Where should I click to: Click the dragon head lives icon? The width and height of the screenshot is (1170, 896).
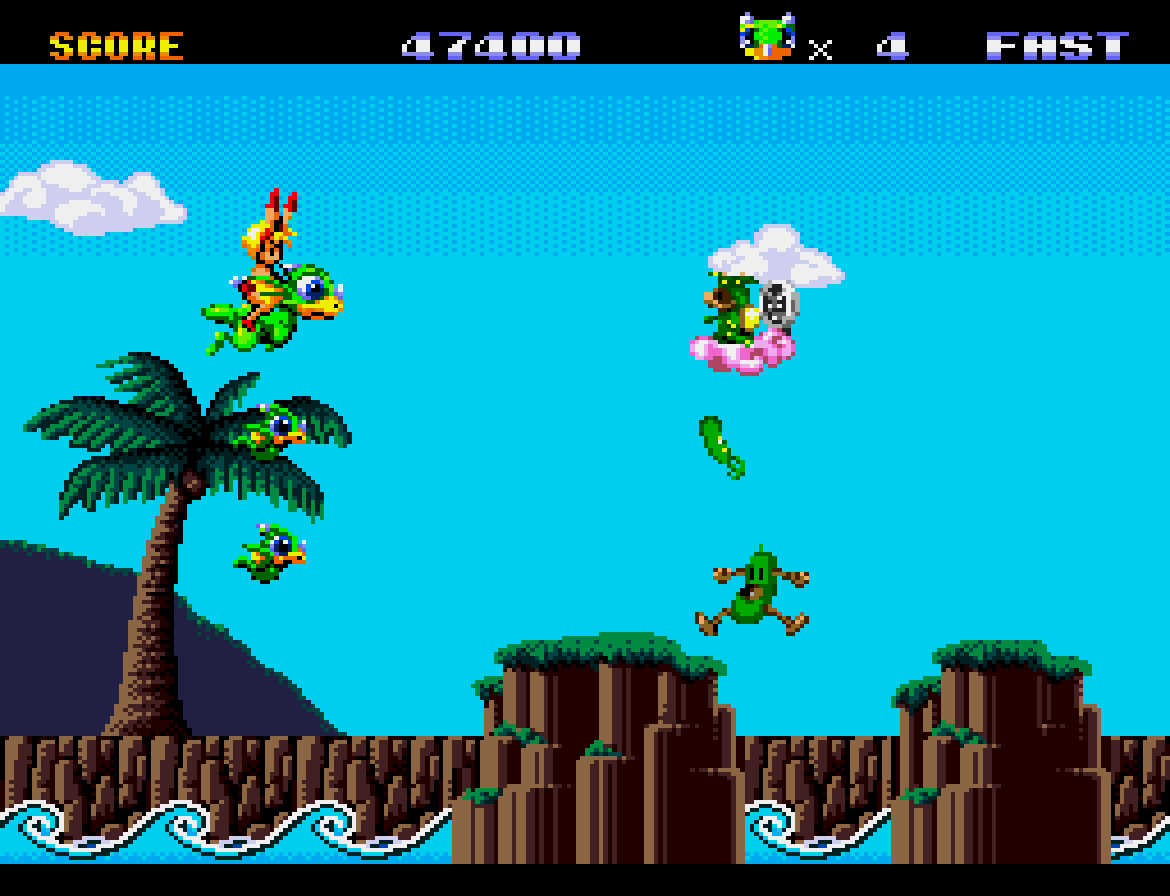click(x=767, y=37)
